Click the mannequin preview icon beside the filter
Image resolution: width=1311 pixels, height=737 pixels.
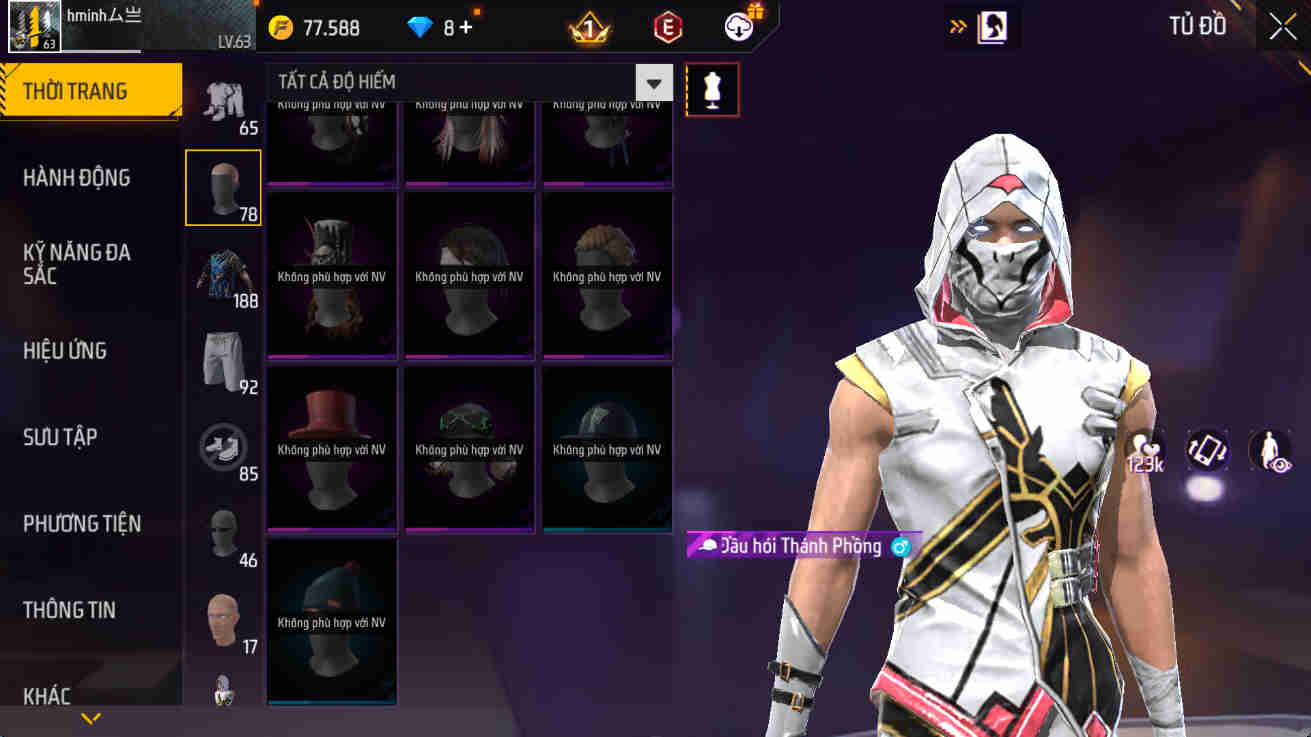click(712, 89)
